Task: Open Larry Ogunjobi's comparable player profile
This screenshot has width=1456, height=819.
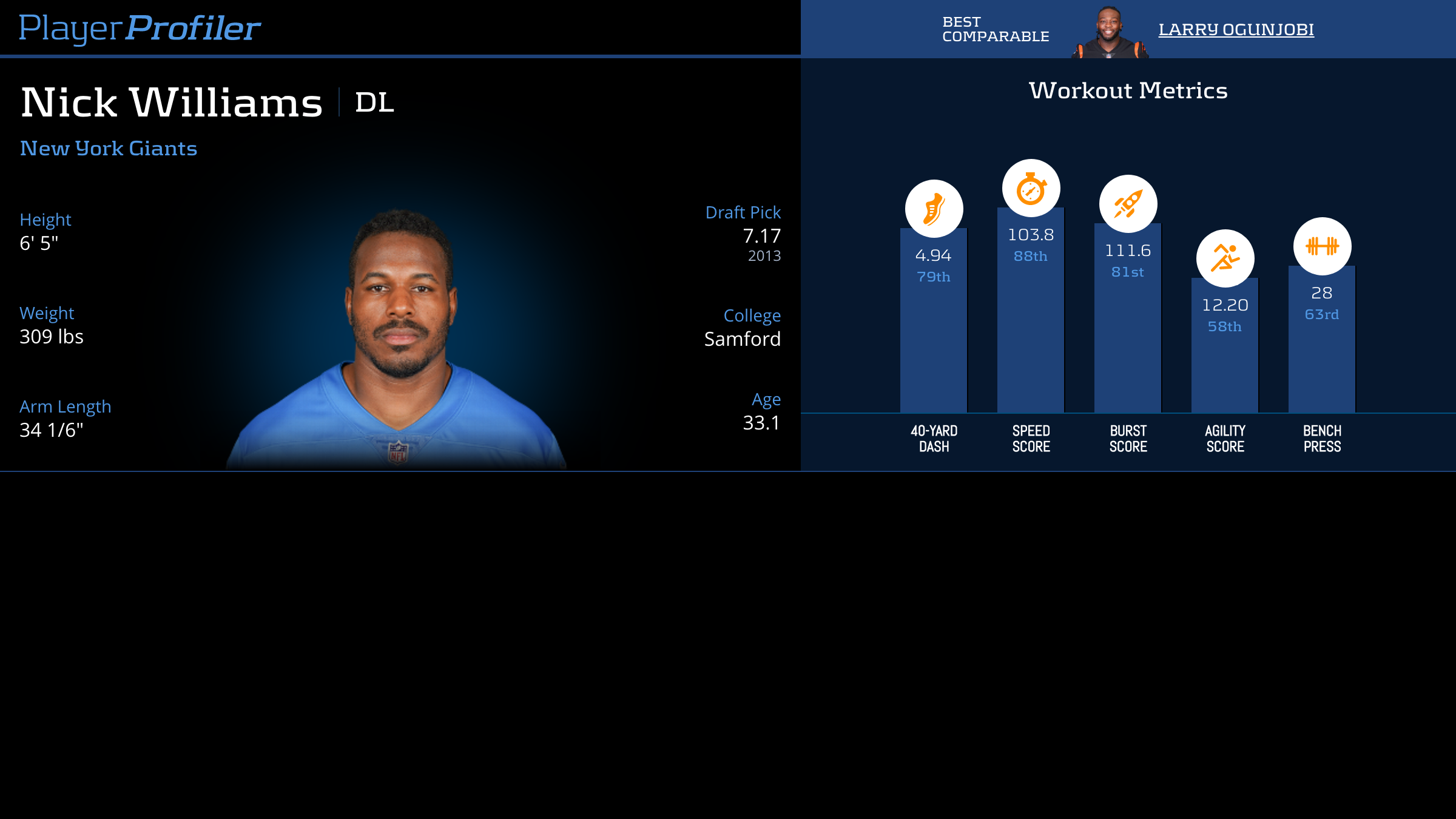Action: click(x=1236, y=29)
